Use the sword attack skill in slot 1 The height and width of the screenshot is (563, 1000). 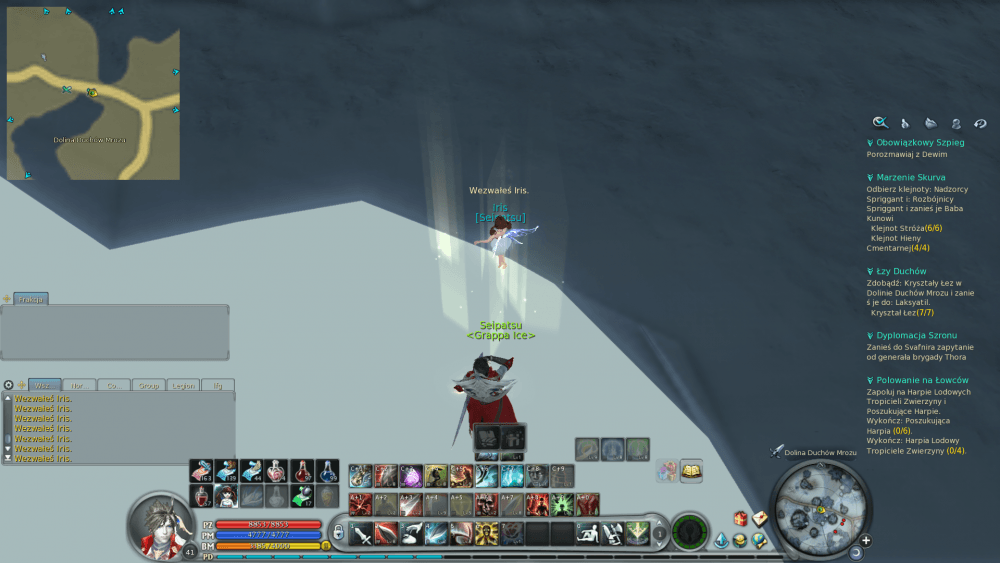tap(362, 534)
